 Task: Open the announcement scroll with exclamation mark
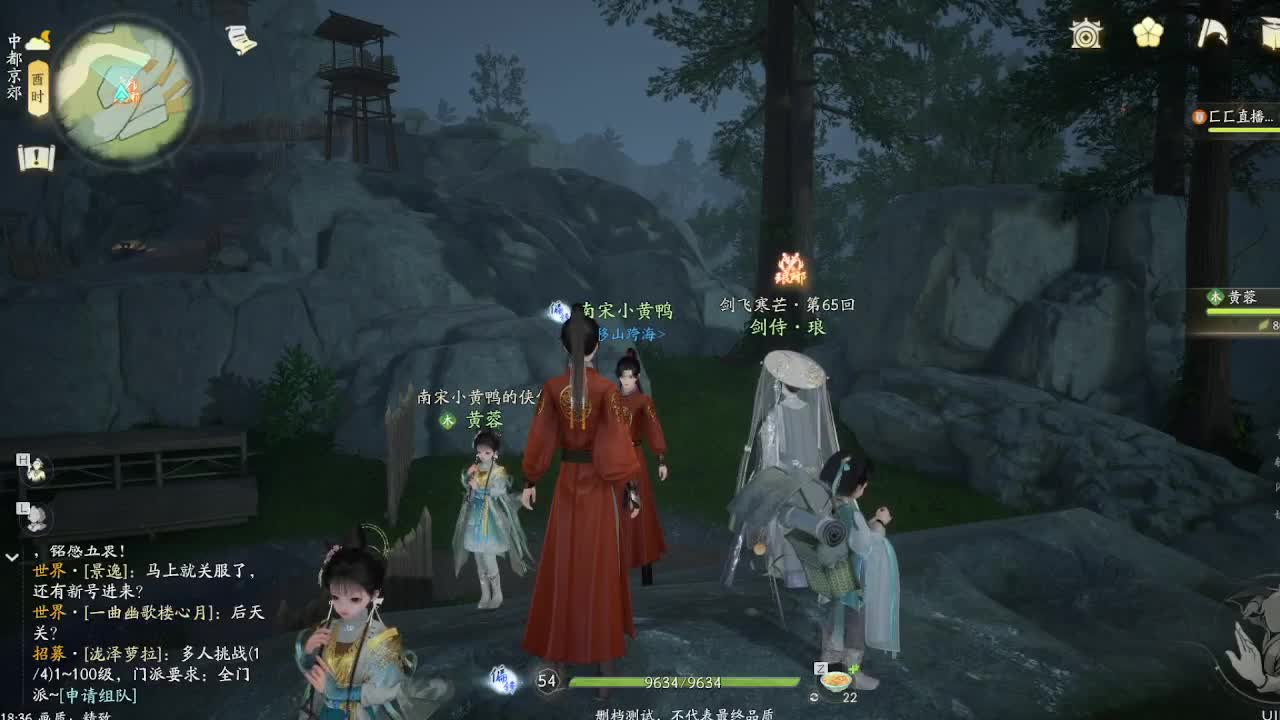pyautogui.click(x=36, y=159)
